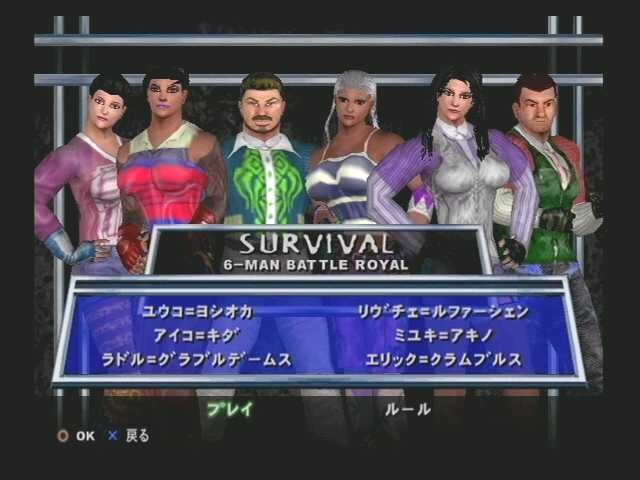Select the プレイ (Play) option

230,408
